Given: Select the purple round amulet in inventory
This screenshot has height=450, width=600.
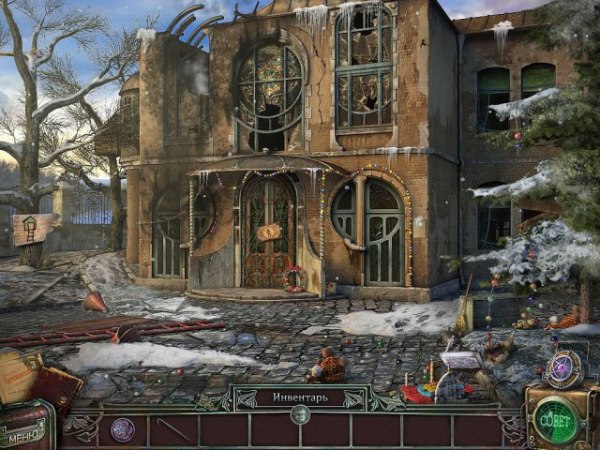Looking at the screenshot, I should (122, 429).
